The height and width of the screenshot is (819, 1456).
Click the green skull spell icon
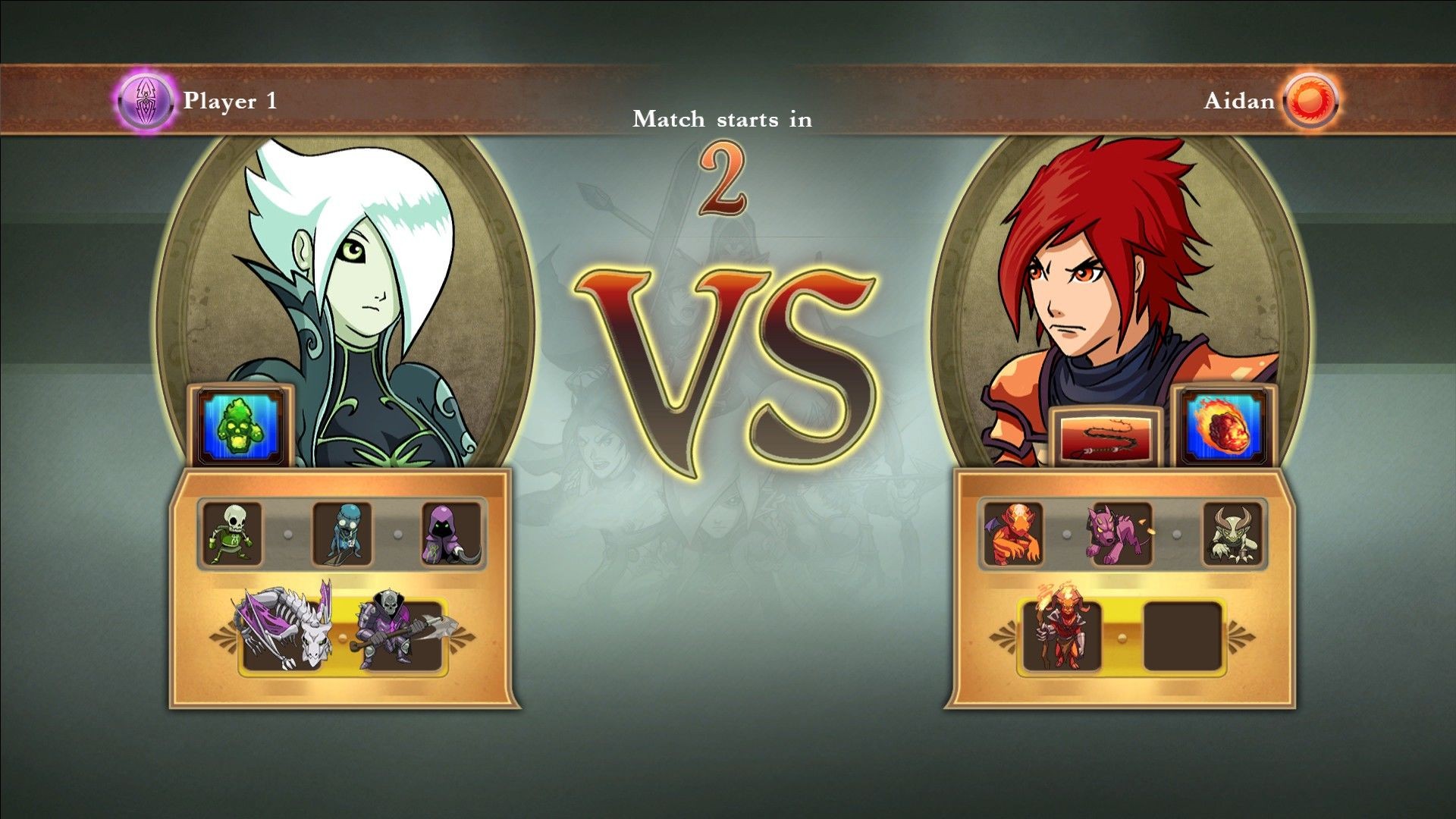point(240,428)
